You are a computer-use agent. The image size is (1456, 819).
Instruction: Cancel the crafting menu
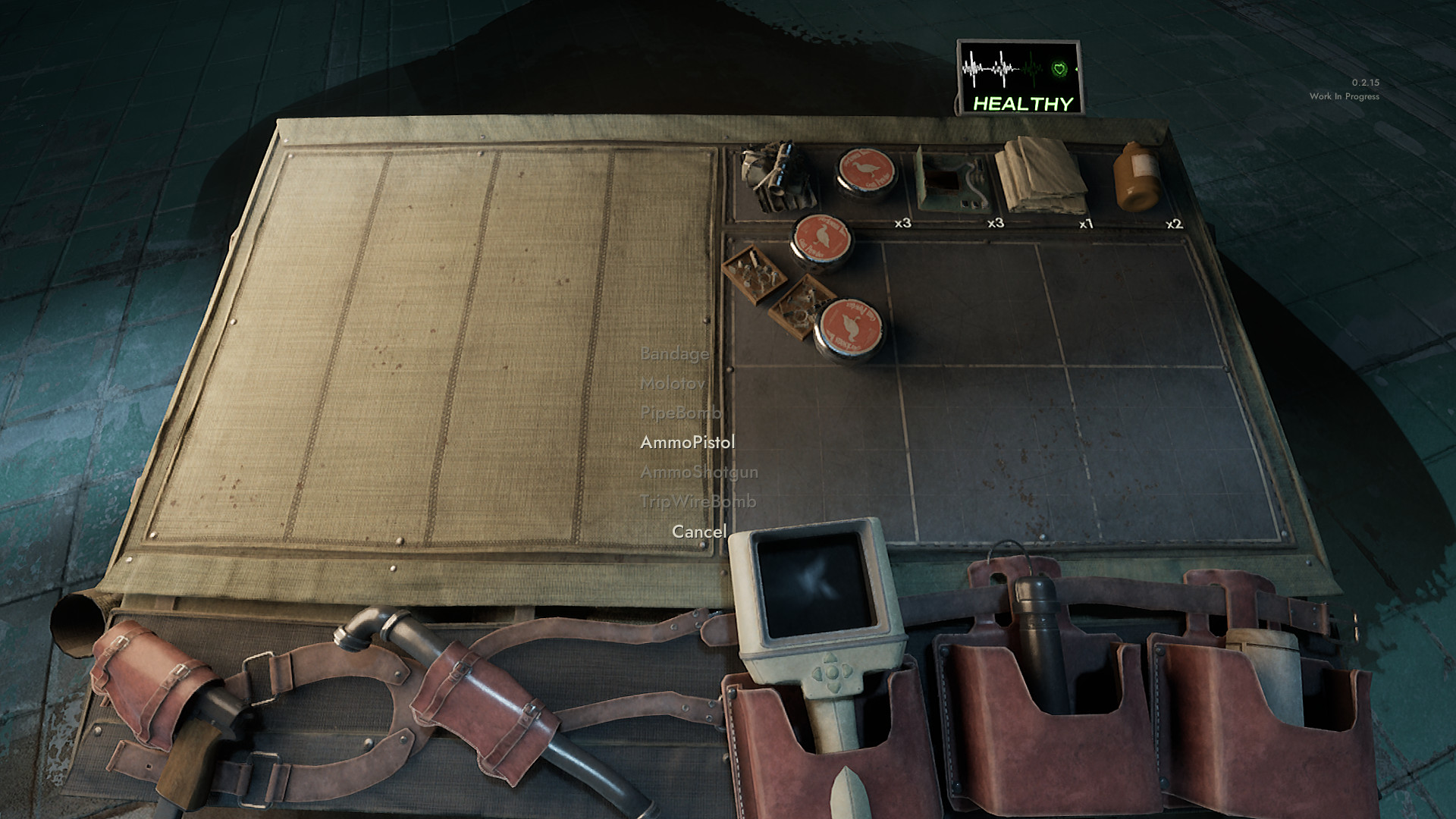click(x=698, y=532)
